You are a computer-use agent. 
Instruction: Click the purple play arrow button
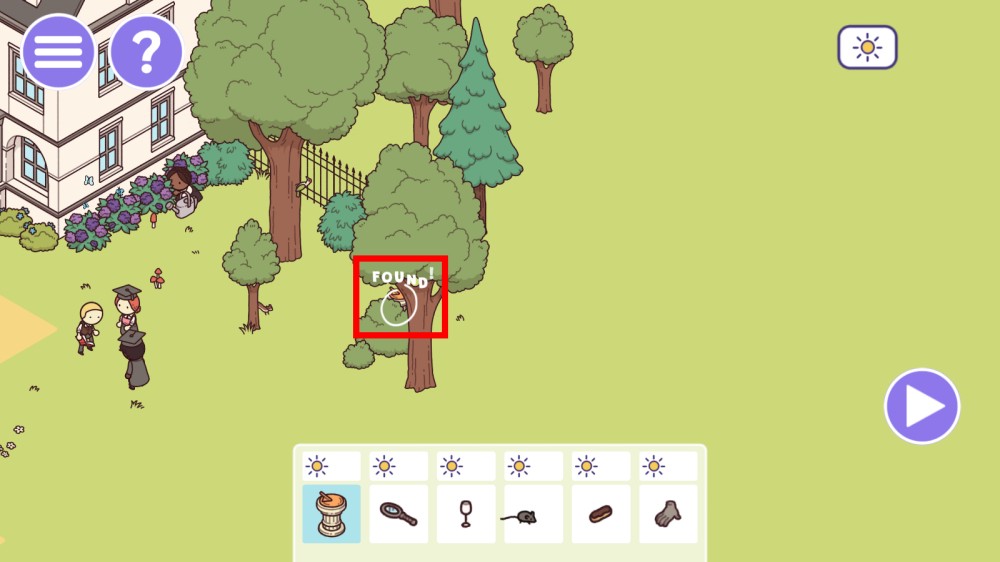[922, 406]
